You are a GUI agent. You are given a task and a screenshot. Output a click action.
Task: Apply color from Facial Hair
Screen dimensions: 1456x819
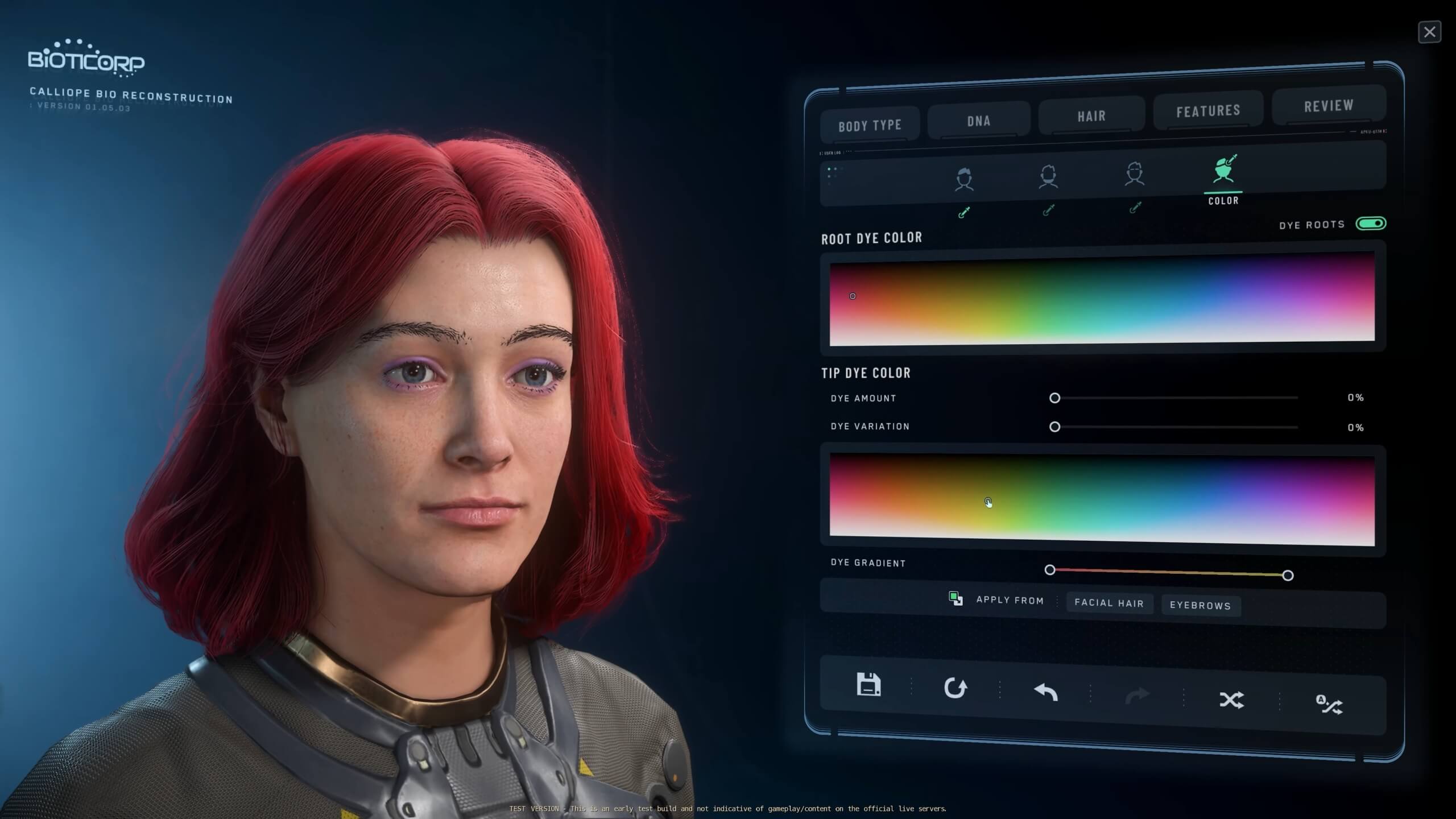(1108, 603)
